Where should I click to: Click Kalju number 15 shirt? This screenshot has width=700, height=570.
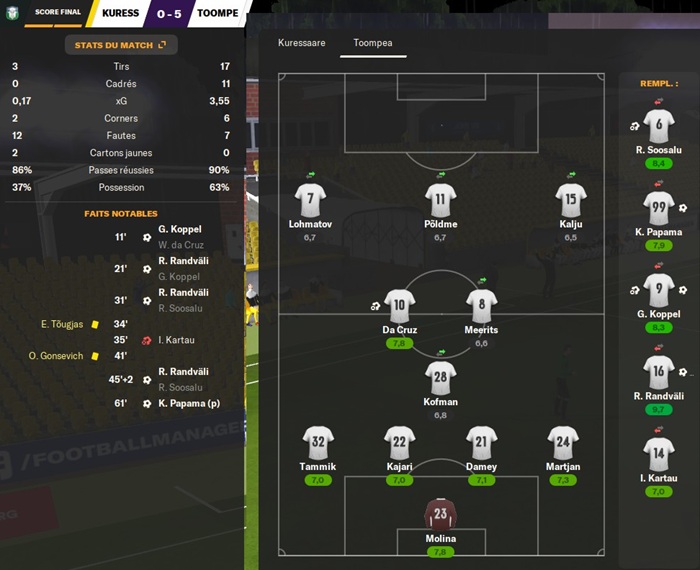pyautogui.click(x=570, y=199)
